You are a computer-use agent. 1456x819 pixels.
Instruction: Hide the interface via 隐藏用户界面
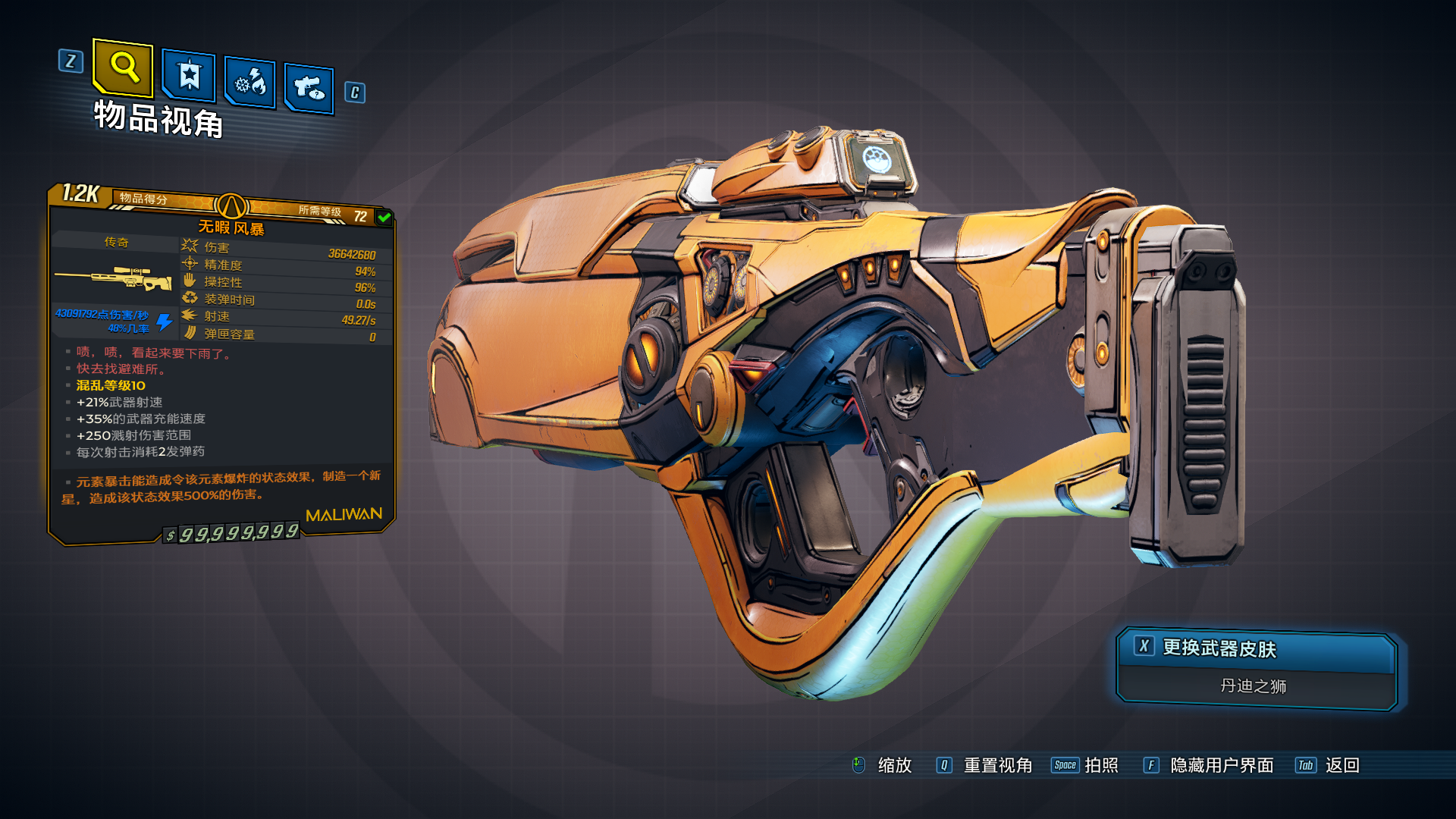coord(1221,765)
